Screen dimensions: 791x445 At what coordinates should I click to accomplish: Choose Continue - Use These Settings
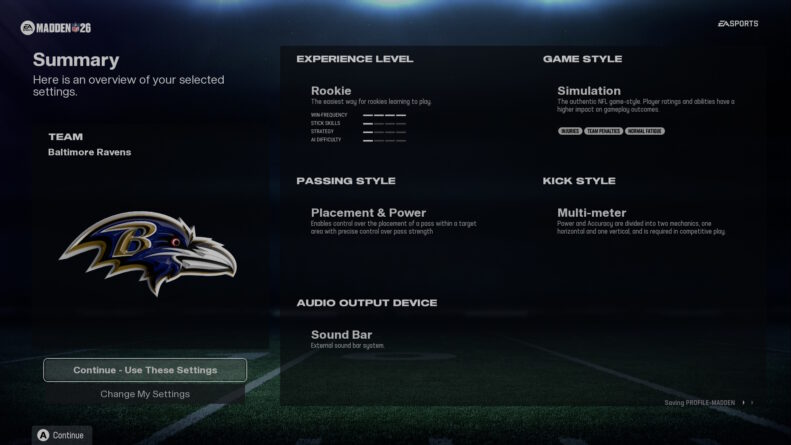pyautogui.click(x=145, y=370)
